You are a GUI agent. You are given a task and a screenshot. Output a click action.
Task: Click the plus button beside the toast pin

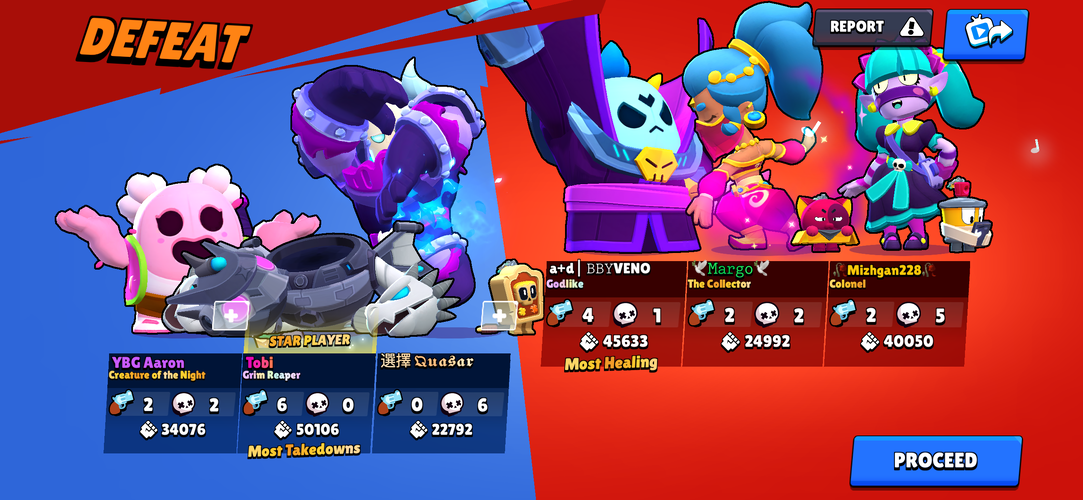497,316
